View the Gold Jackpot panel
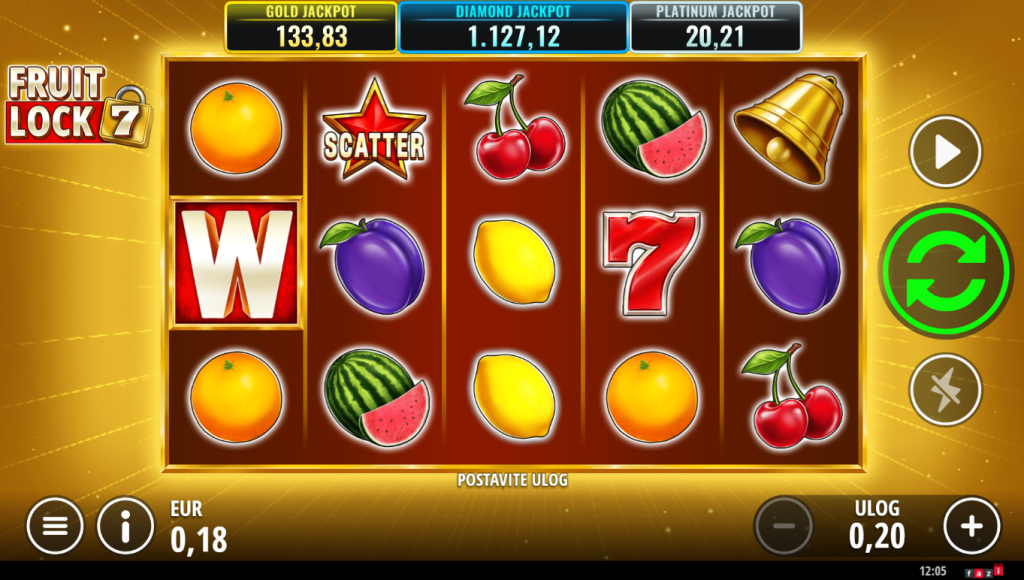This screenshot has width=1024, height=580. [310, 27]
